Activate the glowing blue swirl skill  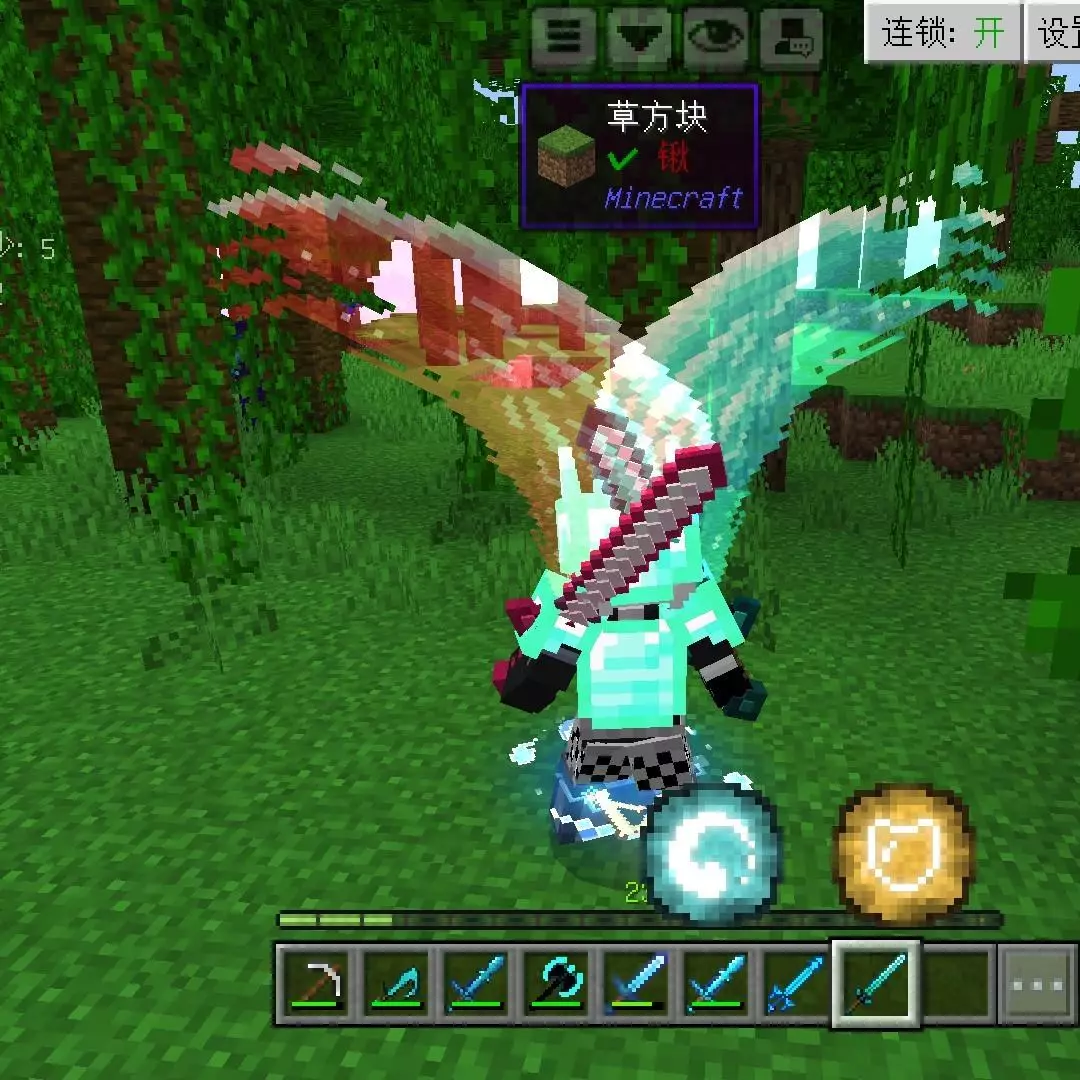711,853
